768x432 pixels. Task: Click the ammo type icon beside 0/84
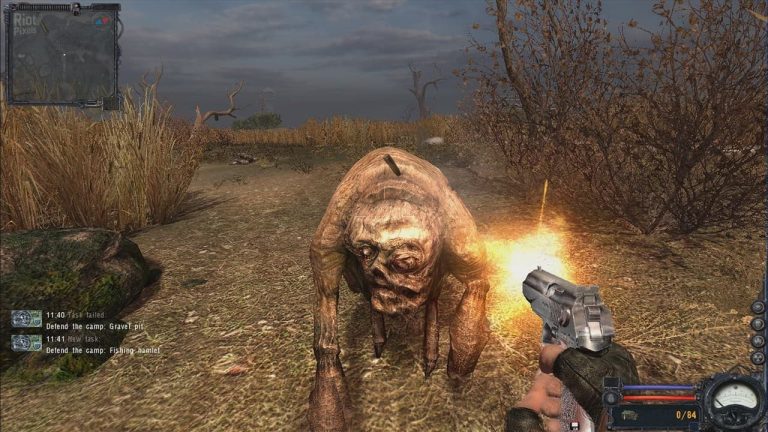coord(631,413)
